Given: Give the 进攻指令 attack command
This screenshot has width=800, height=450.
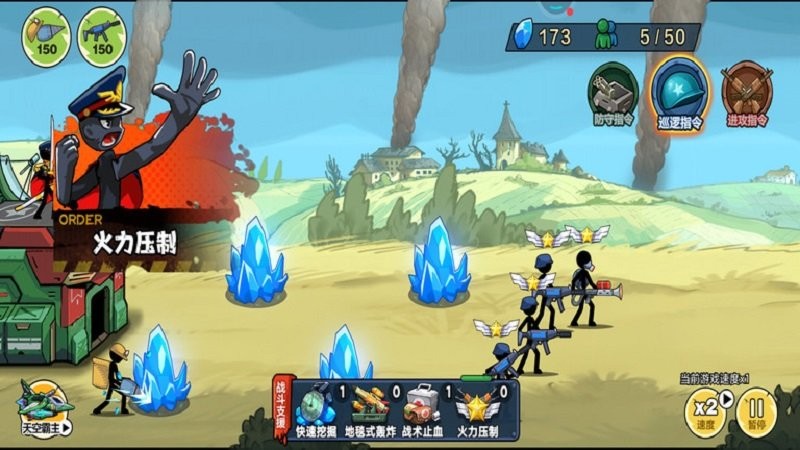Looking at the screenshot, I should tap(746, 93).
